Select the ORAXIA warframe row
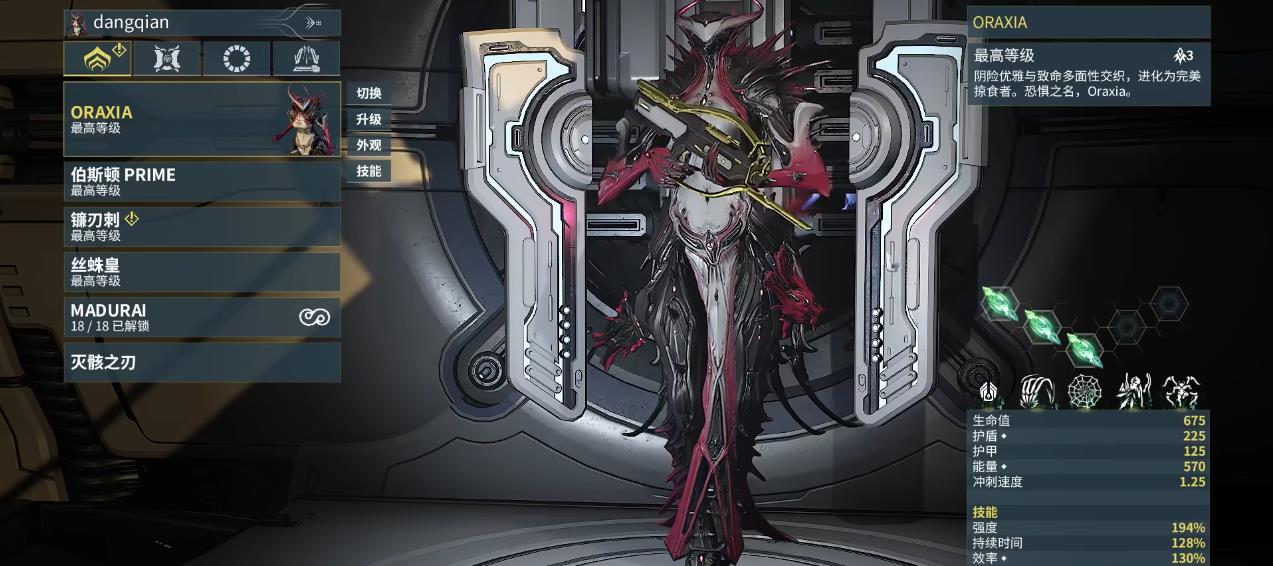The width and height of the screenshot is (1273, 566). tap(200, 119)
